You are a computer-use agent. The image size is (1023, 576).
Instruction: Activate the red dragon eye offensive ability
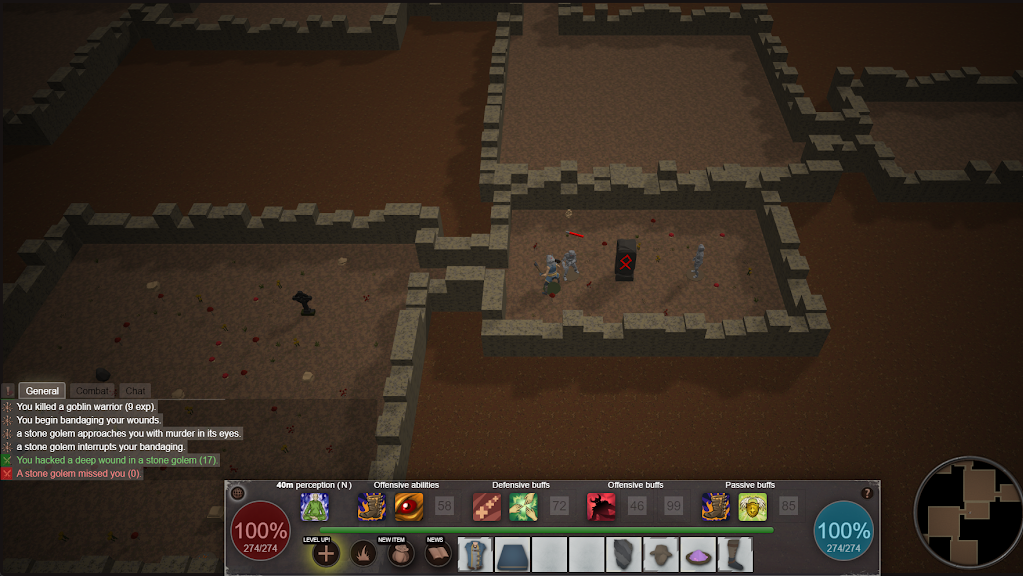pyautogui.click(x=409, y=507)
